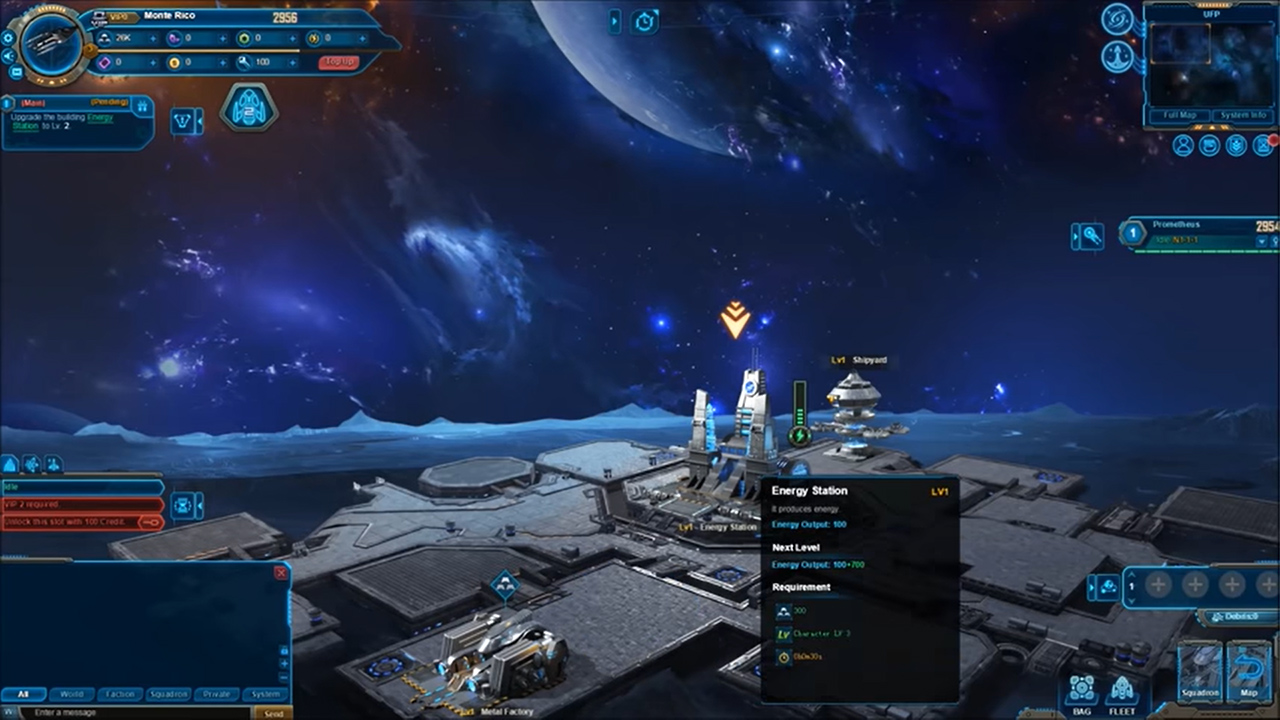This screenshot has height=720, width=1280.
Task: Switch chat to the Squadron tab
Action: point(168,694)
